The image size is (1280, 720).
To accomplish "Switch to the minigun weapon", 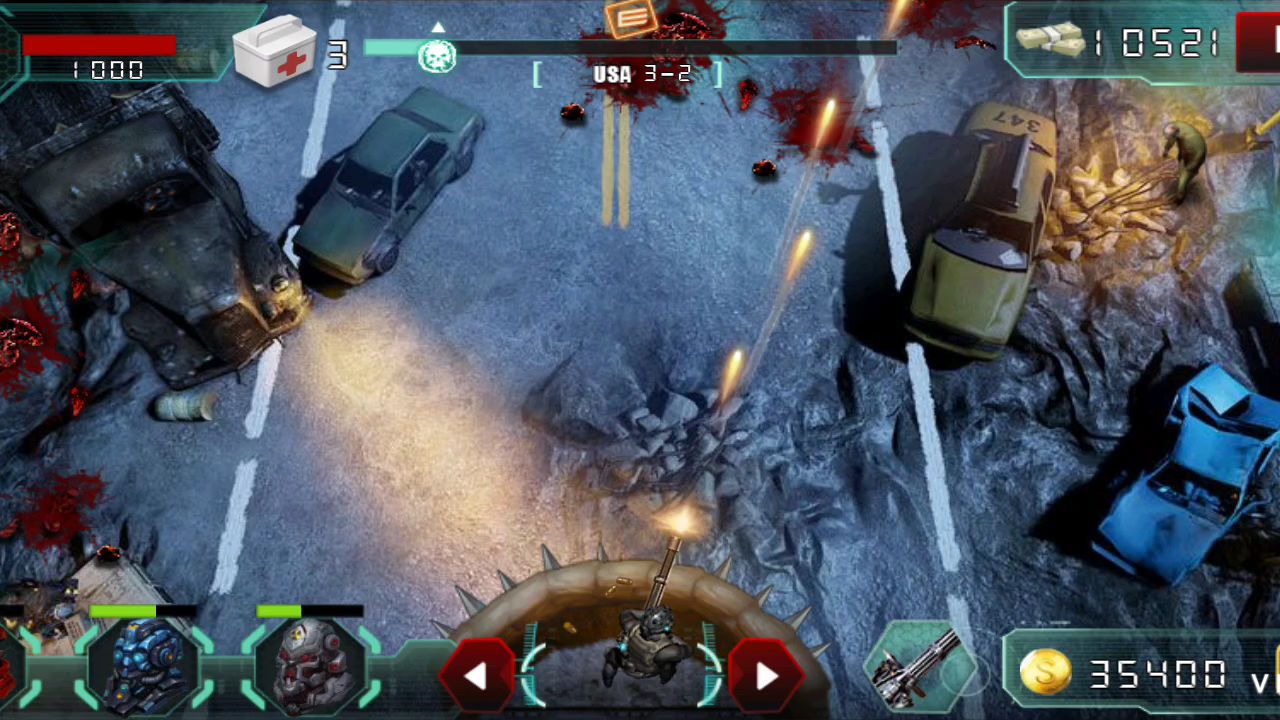I will [x=920, y=665].
